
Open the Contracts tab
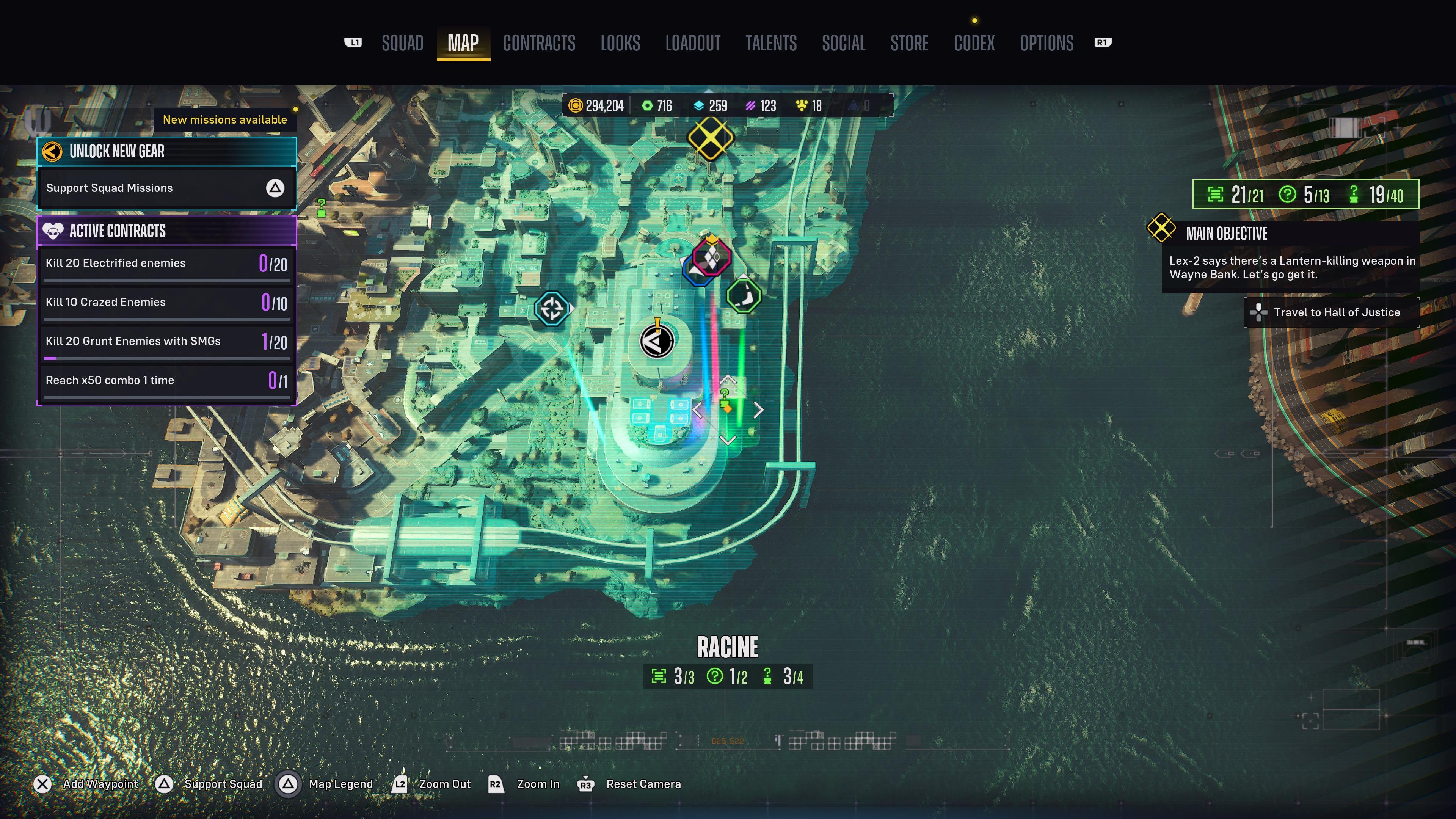[x=539, y=43]
